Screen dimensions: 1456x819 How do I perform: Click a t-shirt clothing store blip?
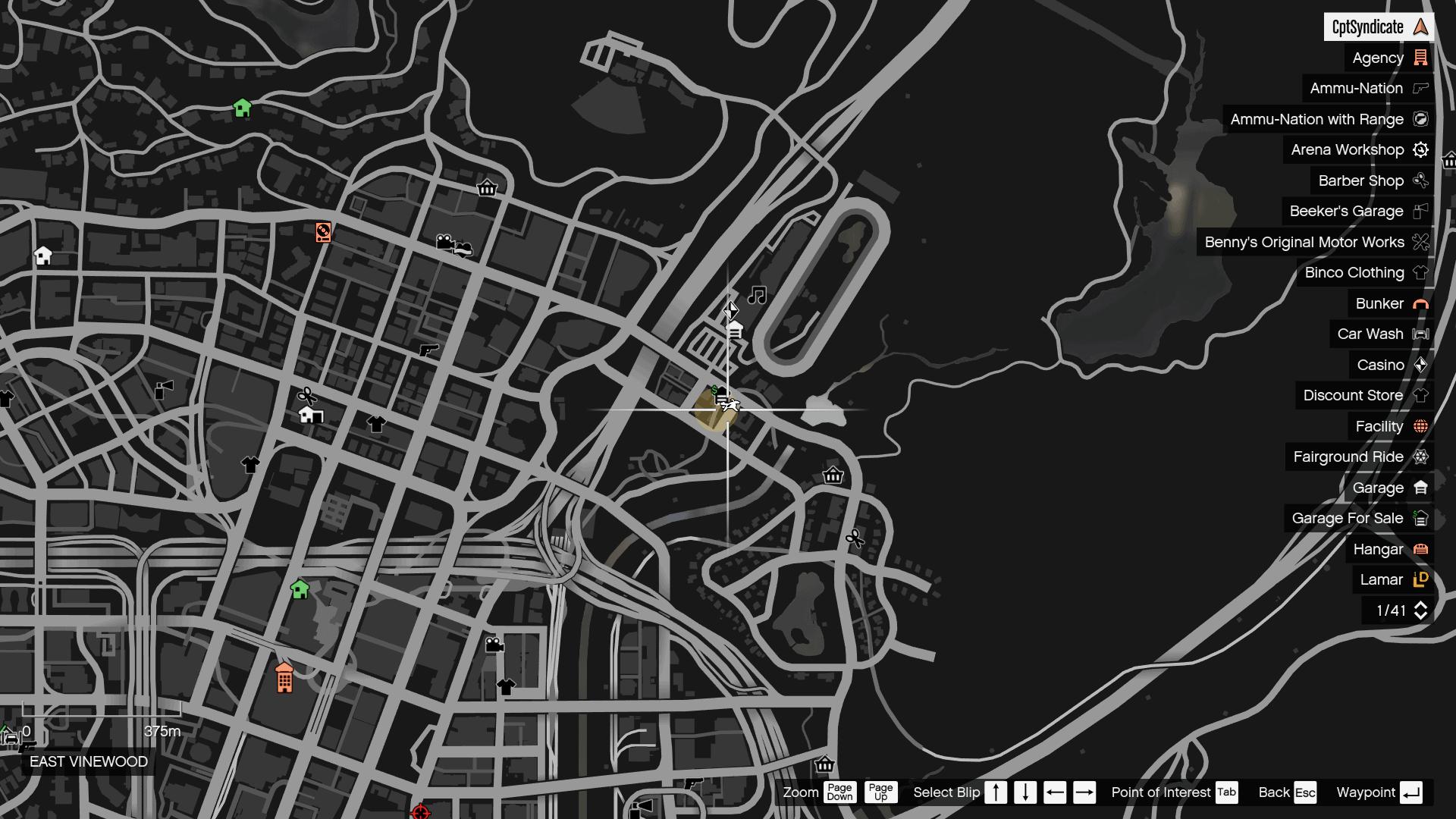click(x=377, y=425)
